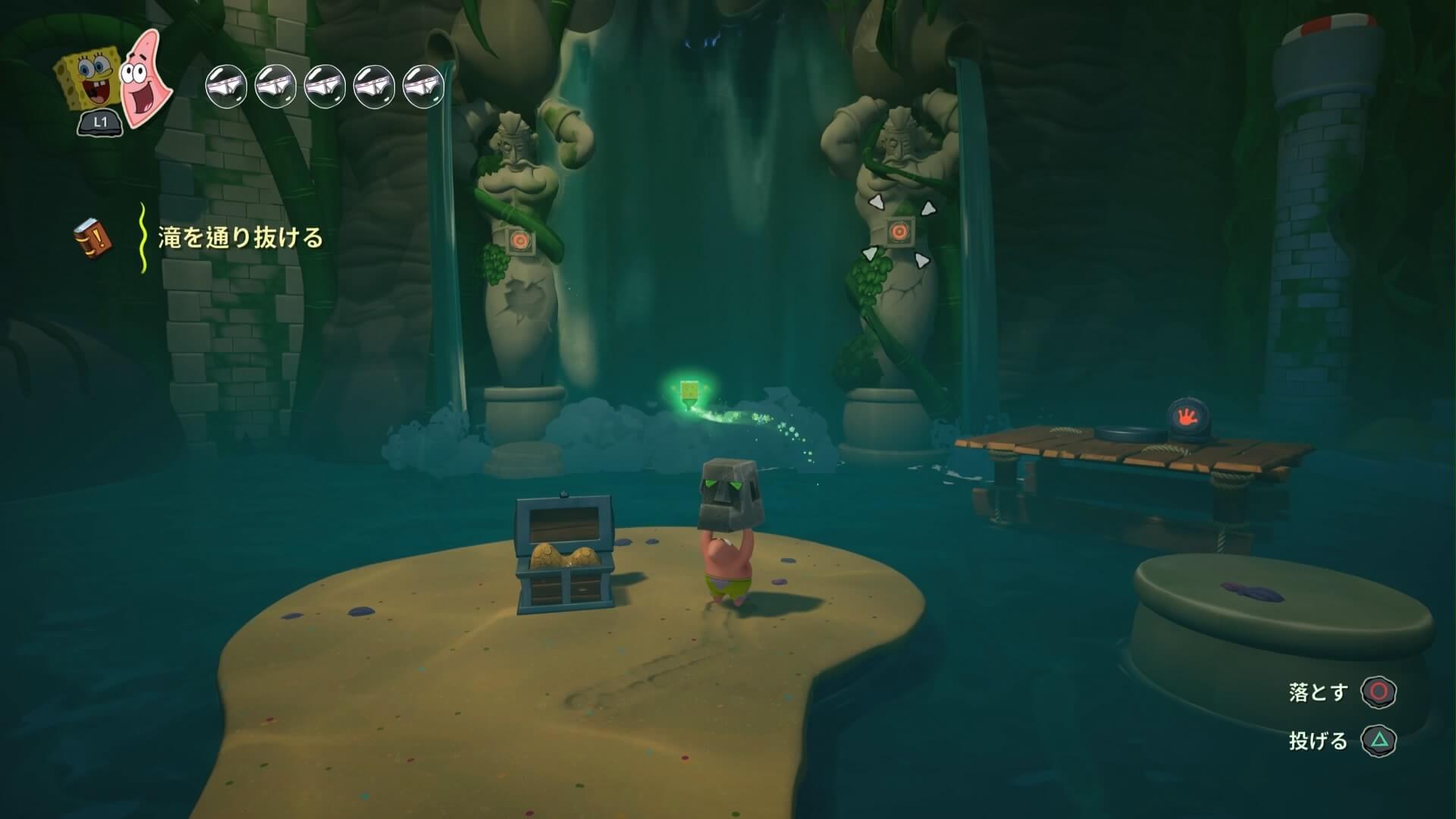Click the 滝を通り抜ける objective tracker text
The width and height of the screenshot is (1456, 819).
[240, 238]
